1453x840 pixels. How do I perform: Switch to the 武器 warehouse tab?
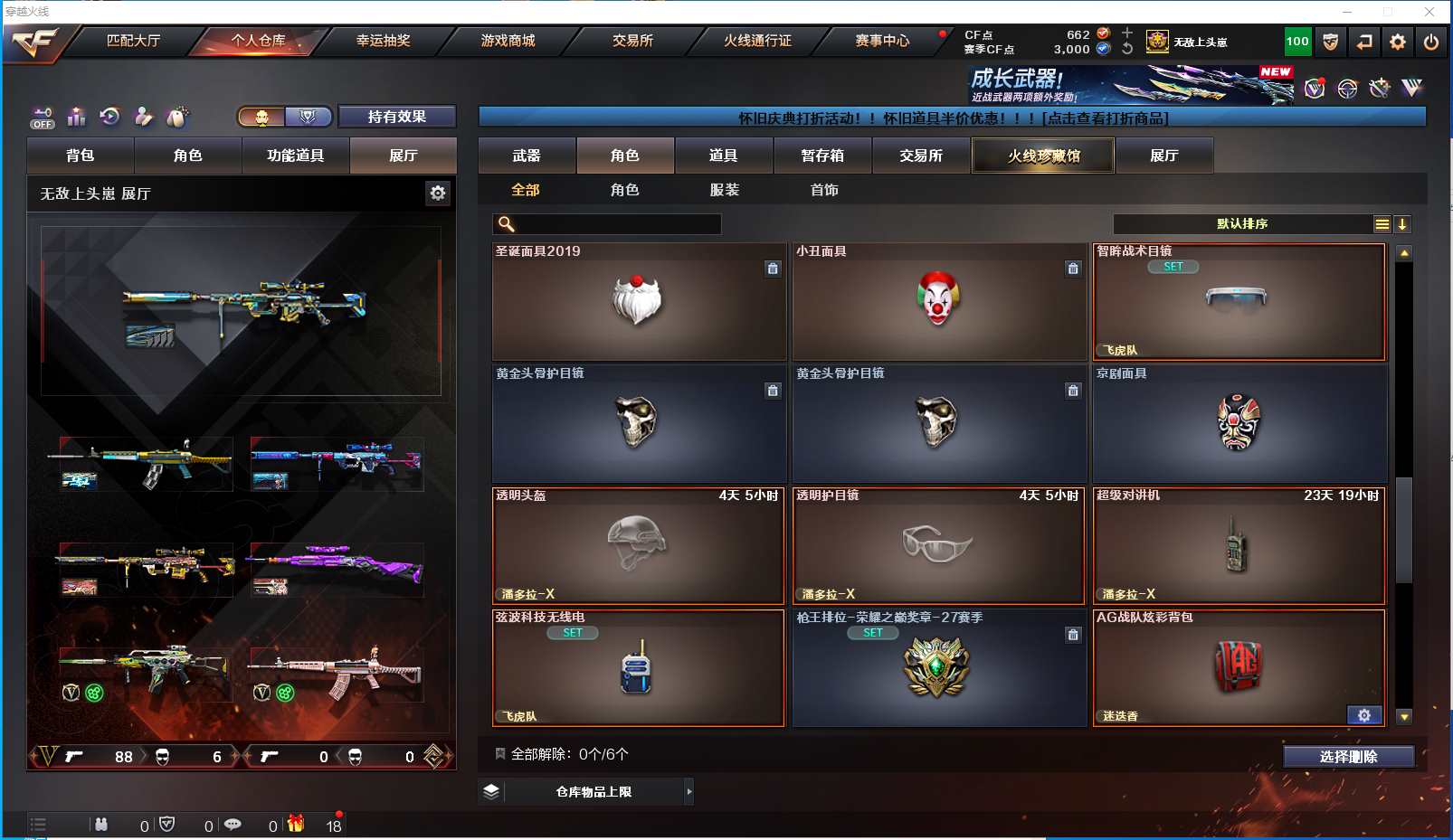(527, 156)
